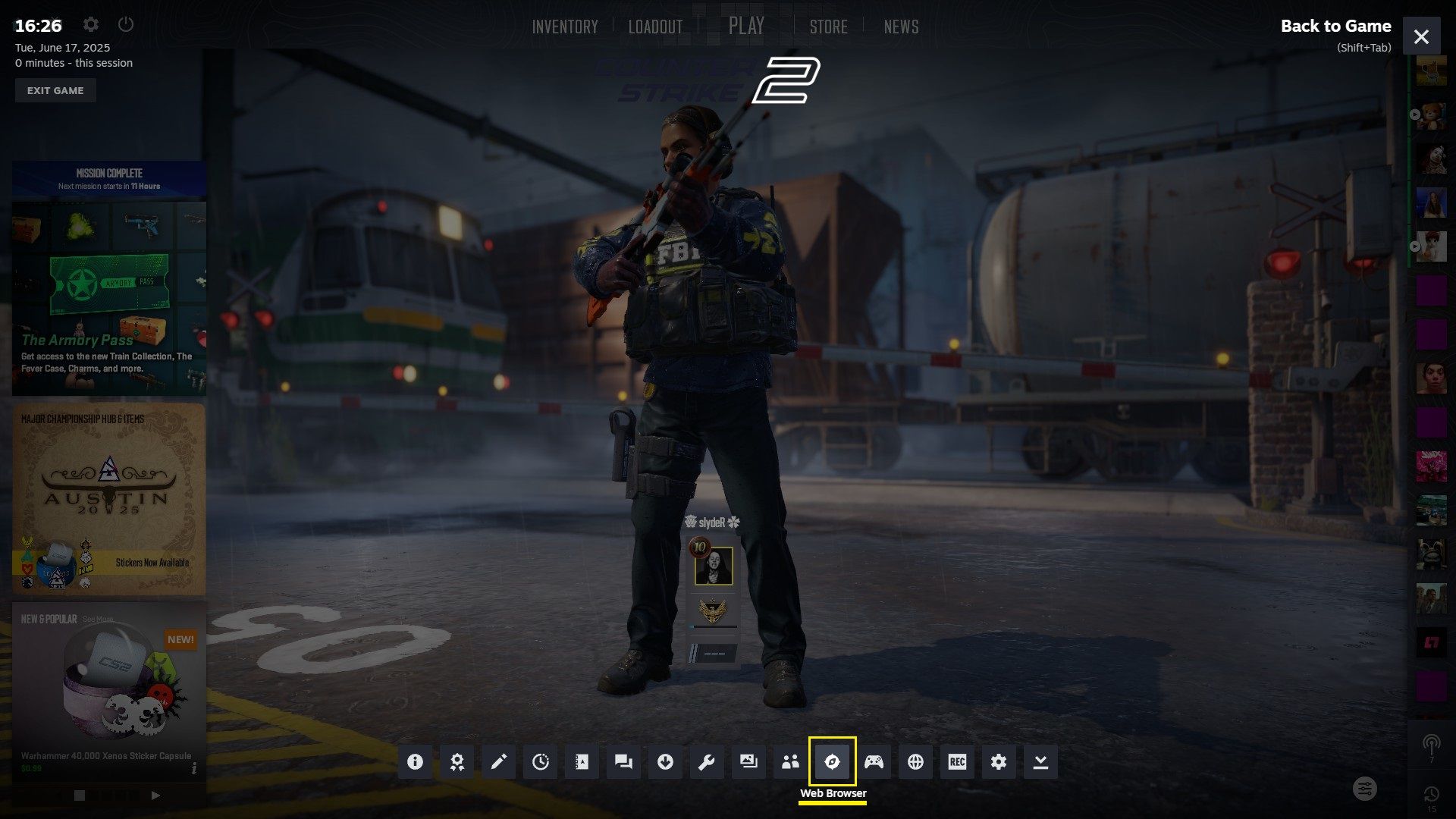Show the News tab

point(901,27)
